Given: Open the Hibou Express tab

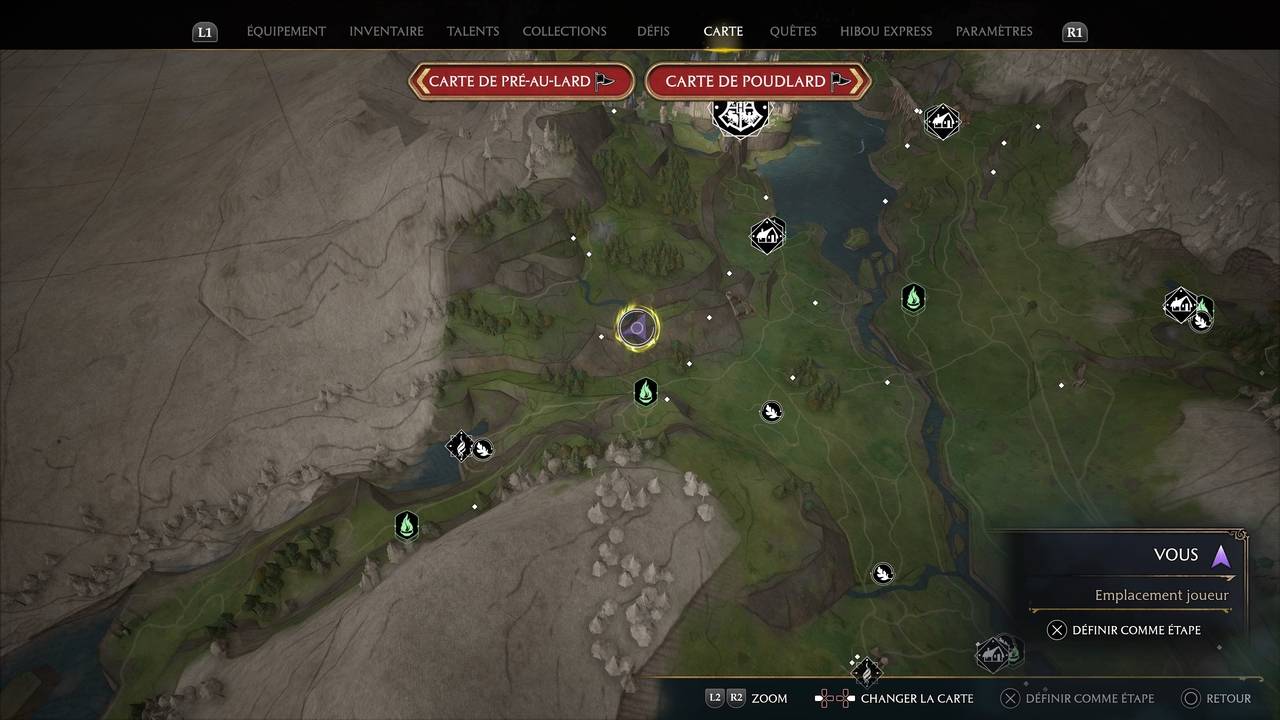Looking at the screenshot, I should click(x=886, y=31).
